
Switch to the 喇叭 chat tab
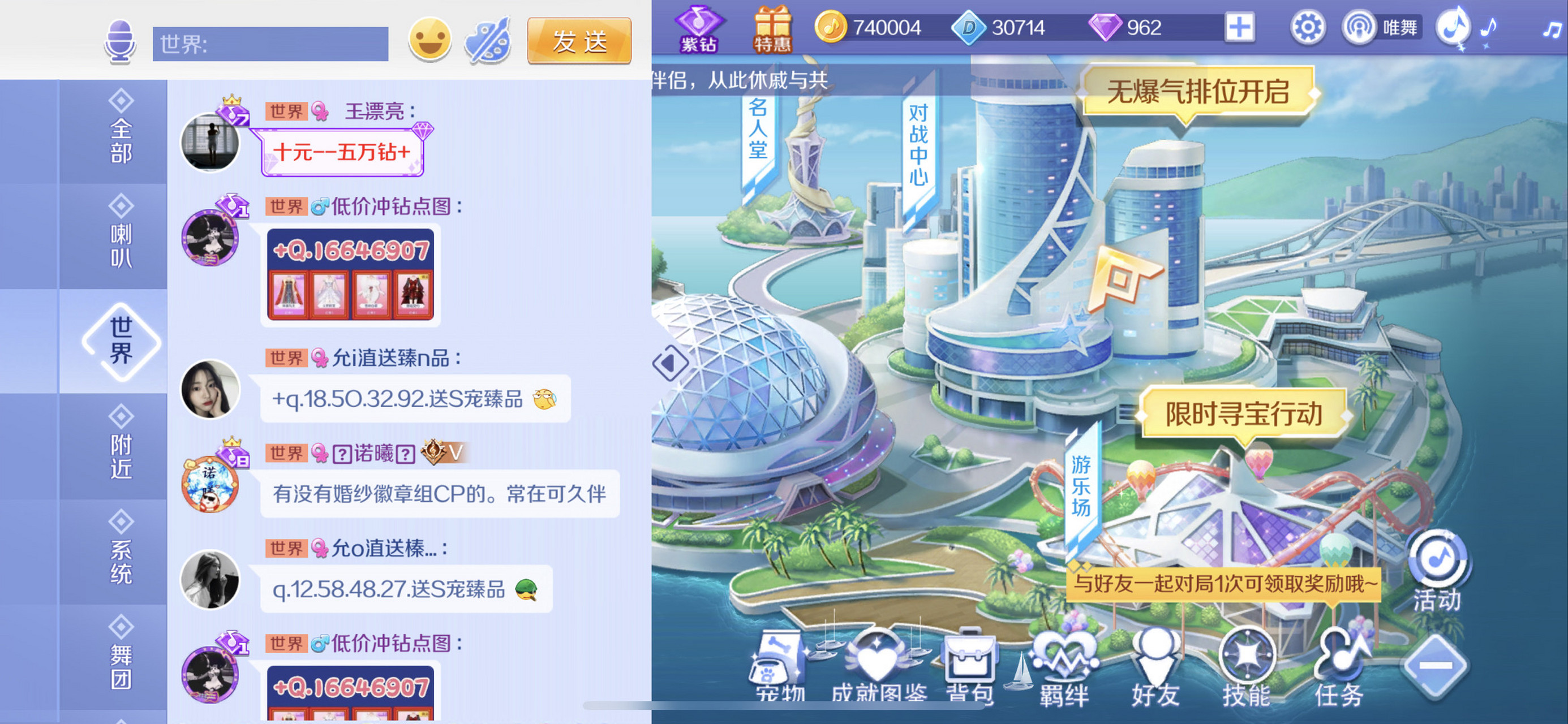(x=121, y=236)
